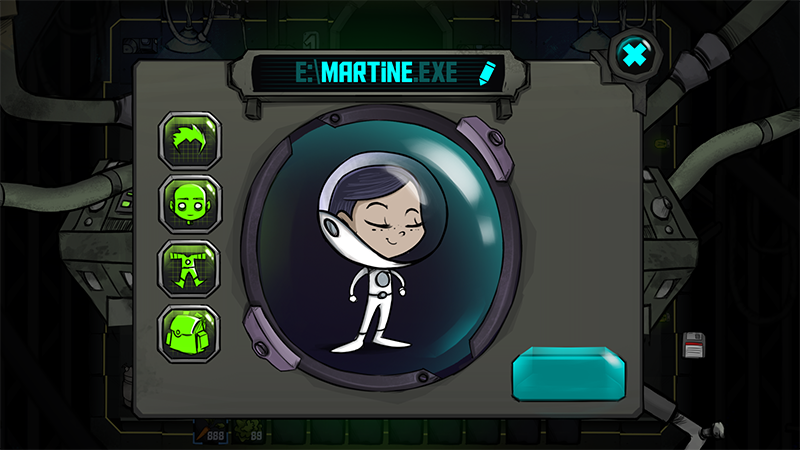Close the character customization panel

click(634, 55)
